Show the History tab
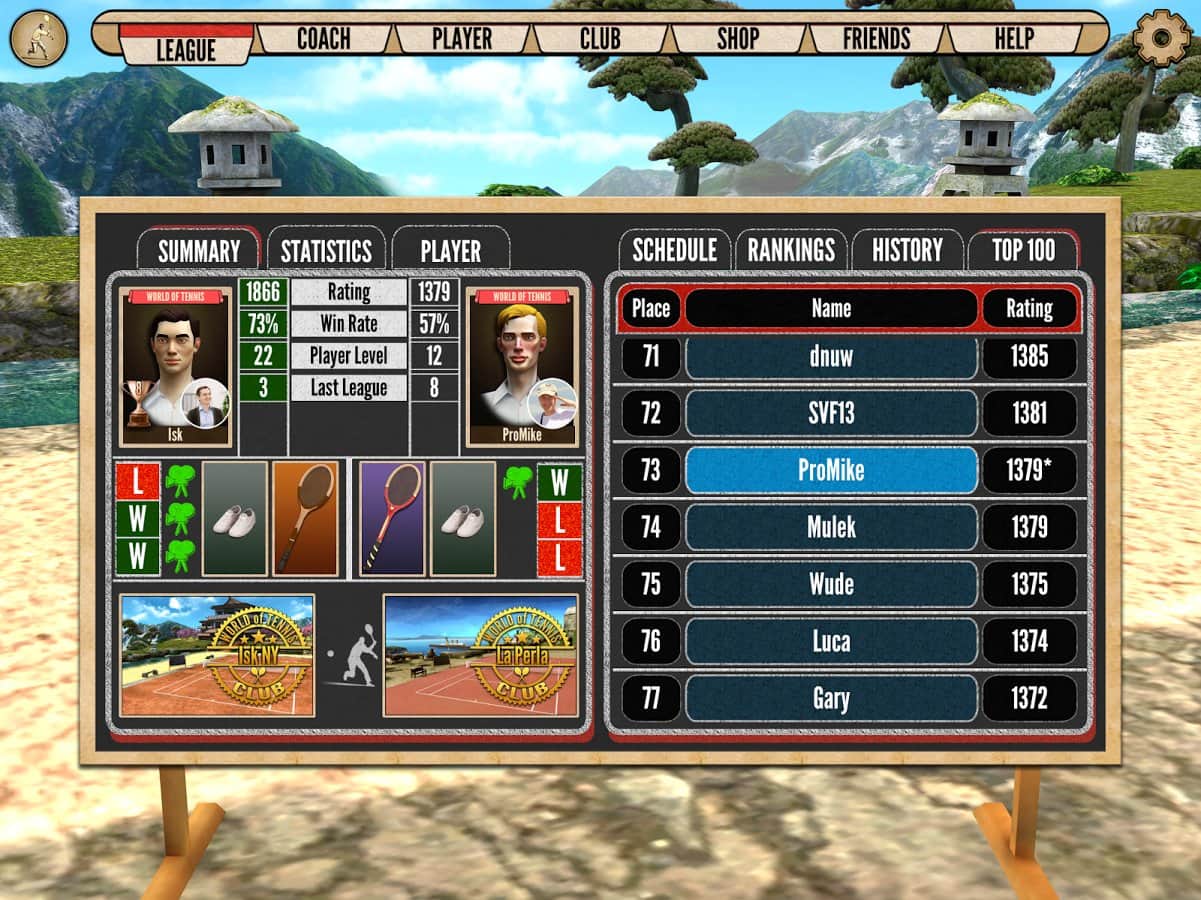The height and width of the screenshot is (900, 1201). click(907, 250)
